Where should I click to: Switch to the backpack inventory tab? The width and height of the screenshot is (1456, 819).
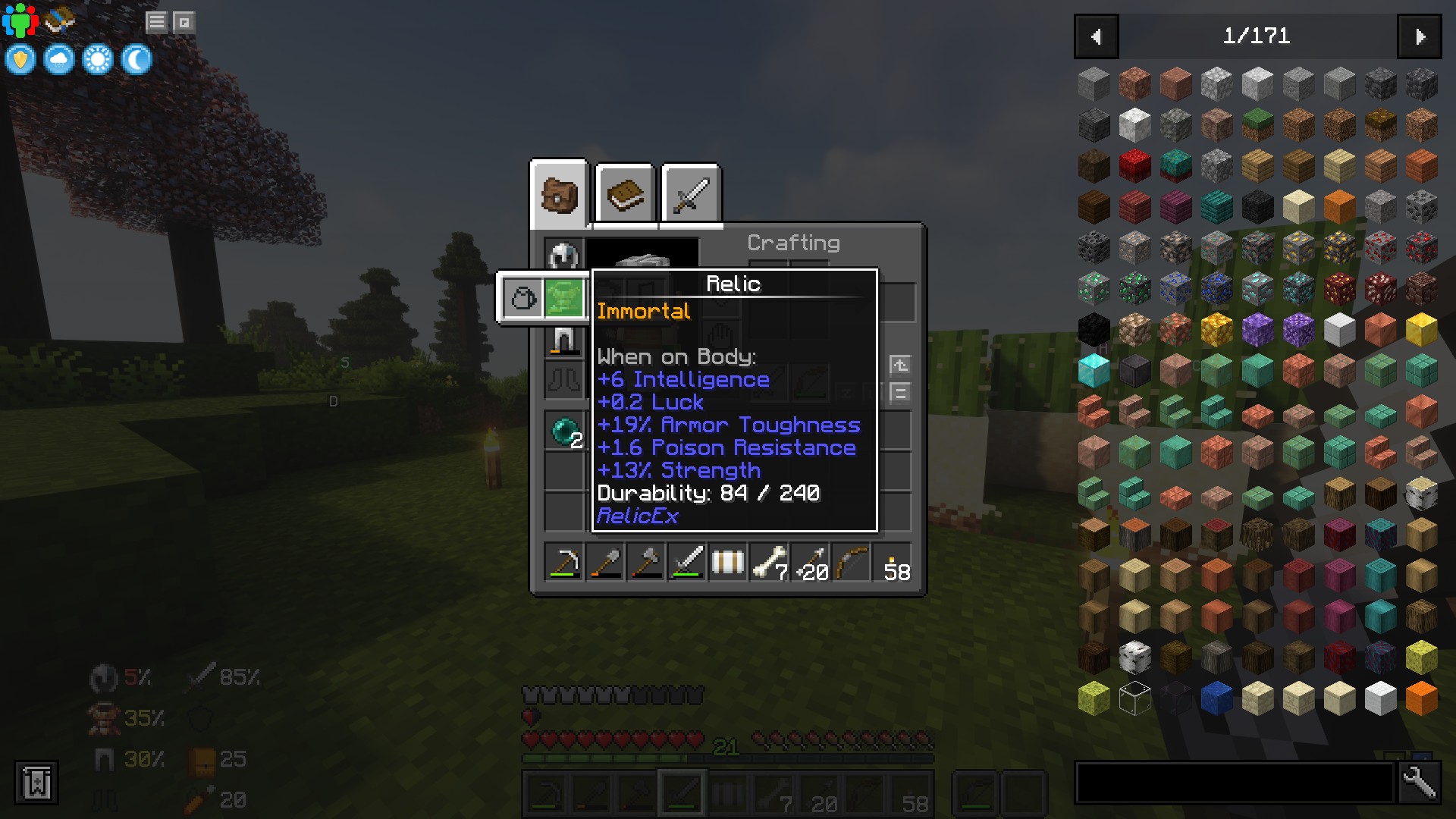click(559, 193)
